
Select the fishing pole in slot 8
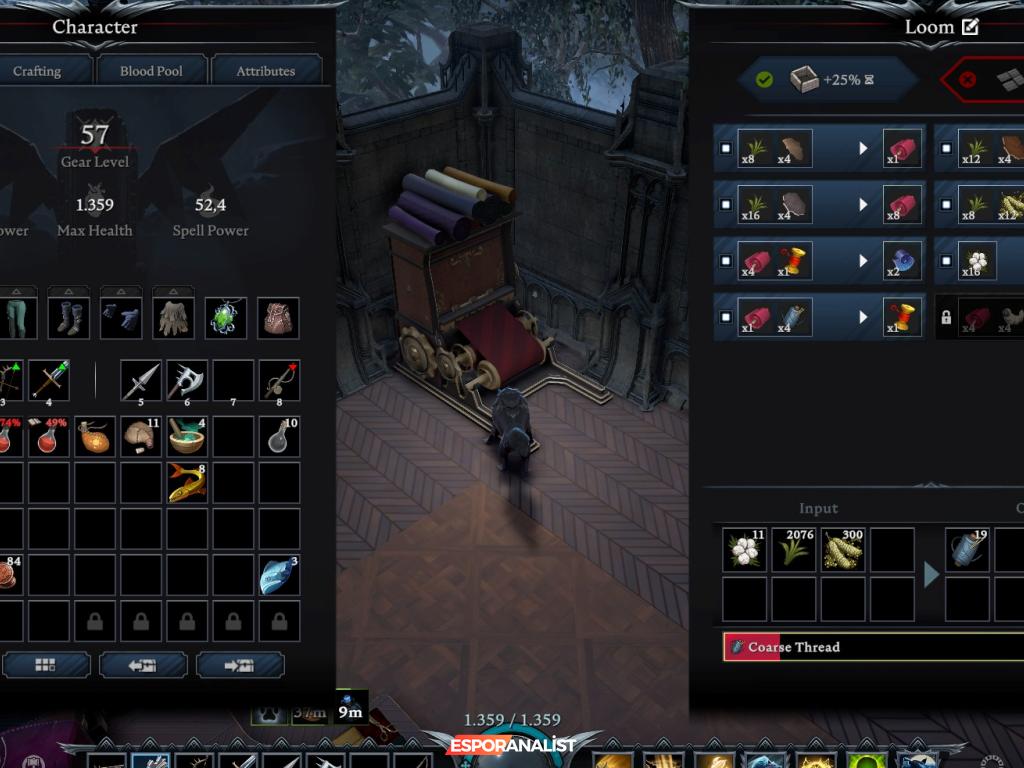pyautogui.click(x=279, y=380)
